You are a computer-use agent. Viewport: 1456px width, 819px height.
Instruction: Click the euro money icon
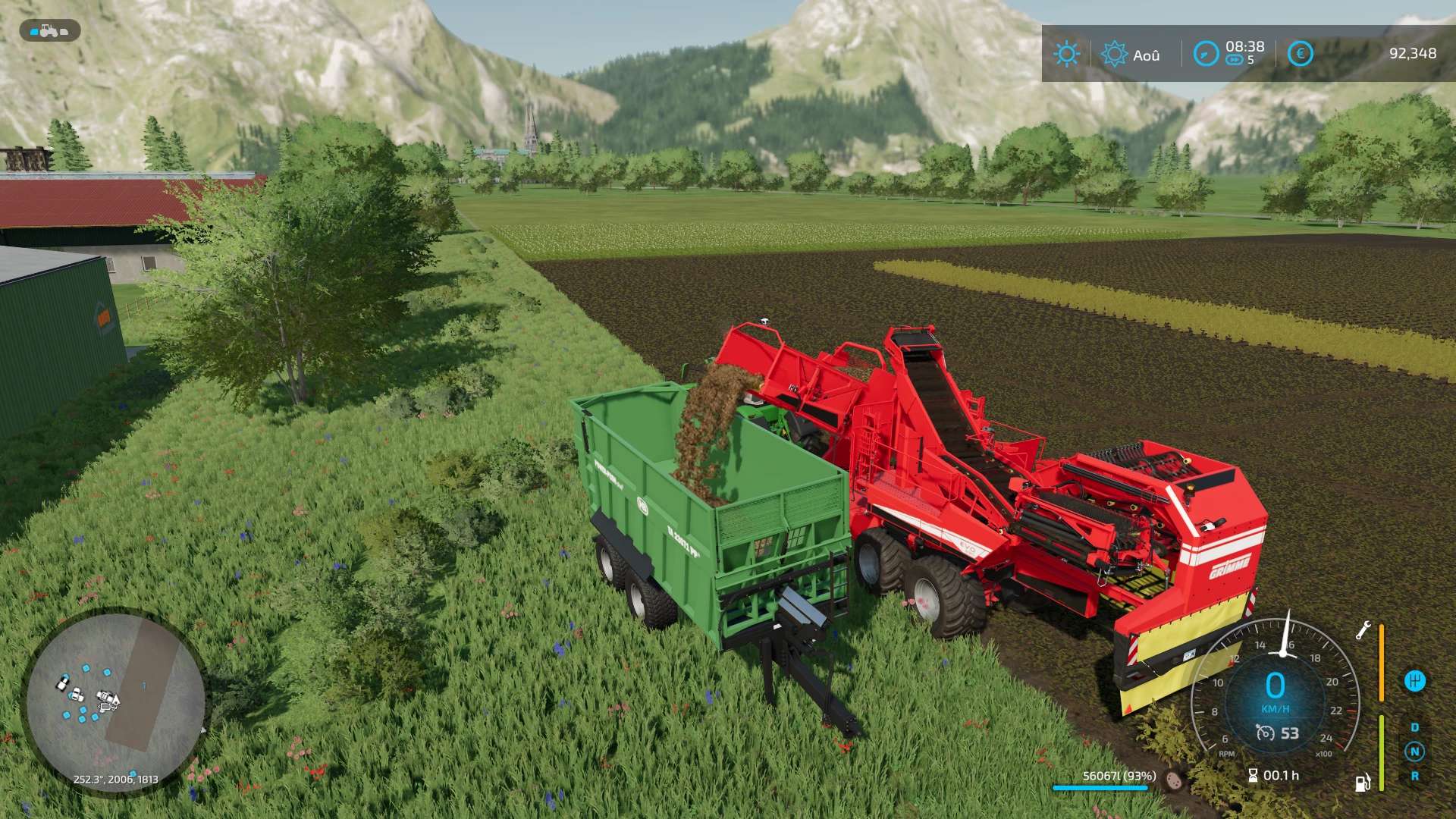click(1300, 54)
